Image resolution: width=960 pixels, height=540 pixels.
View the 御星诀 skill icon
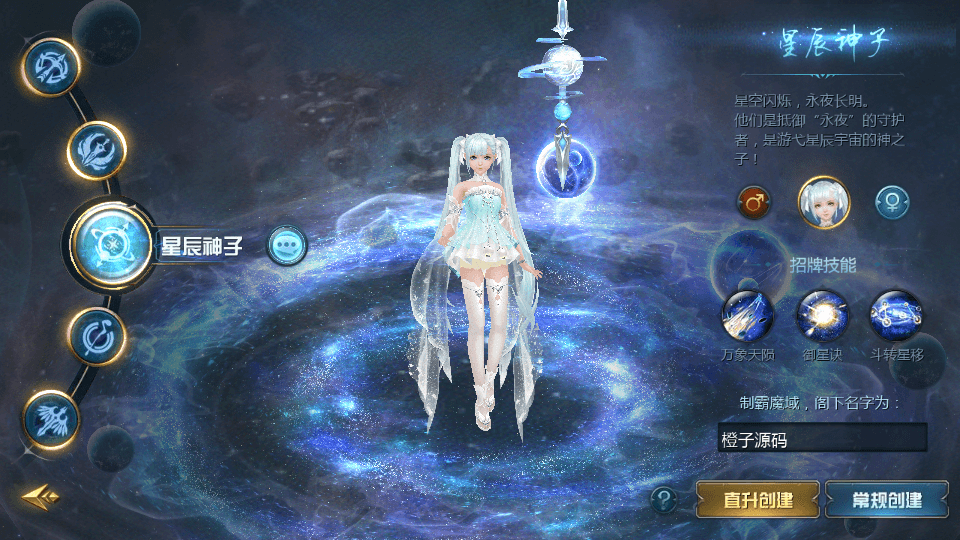pyautogui.click(x=822, y=317)
